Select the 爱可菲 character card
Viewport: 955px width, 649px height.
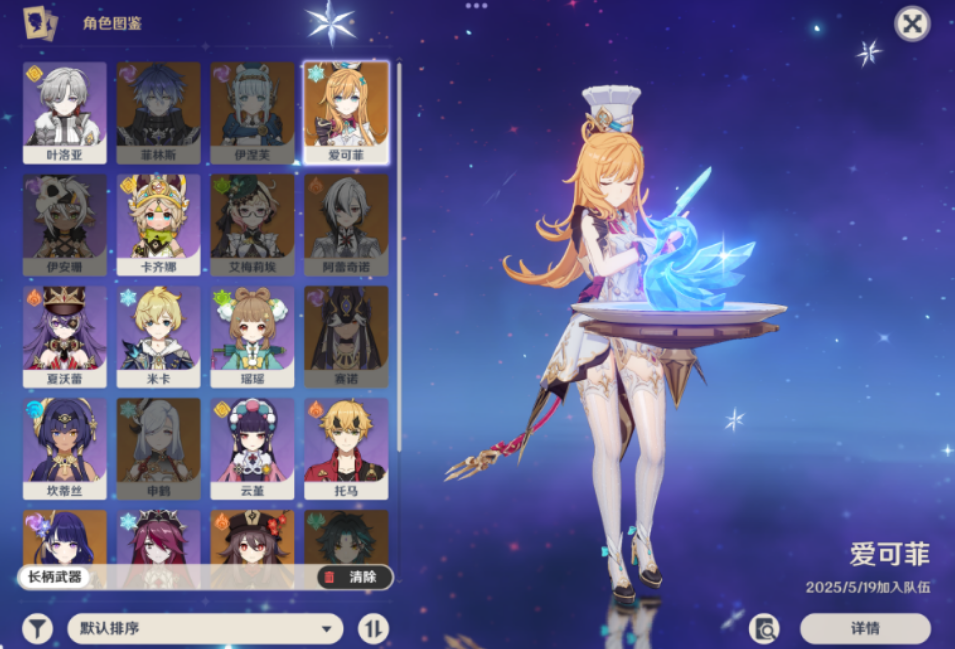click(346, 112)
